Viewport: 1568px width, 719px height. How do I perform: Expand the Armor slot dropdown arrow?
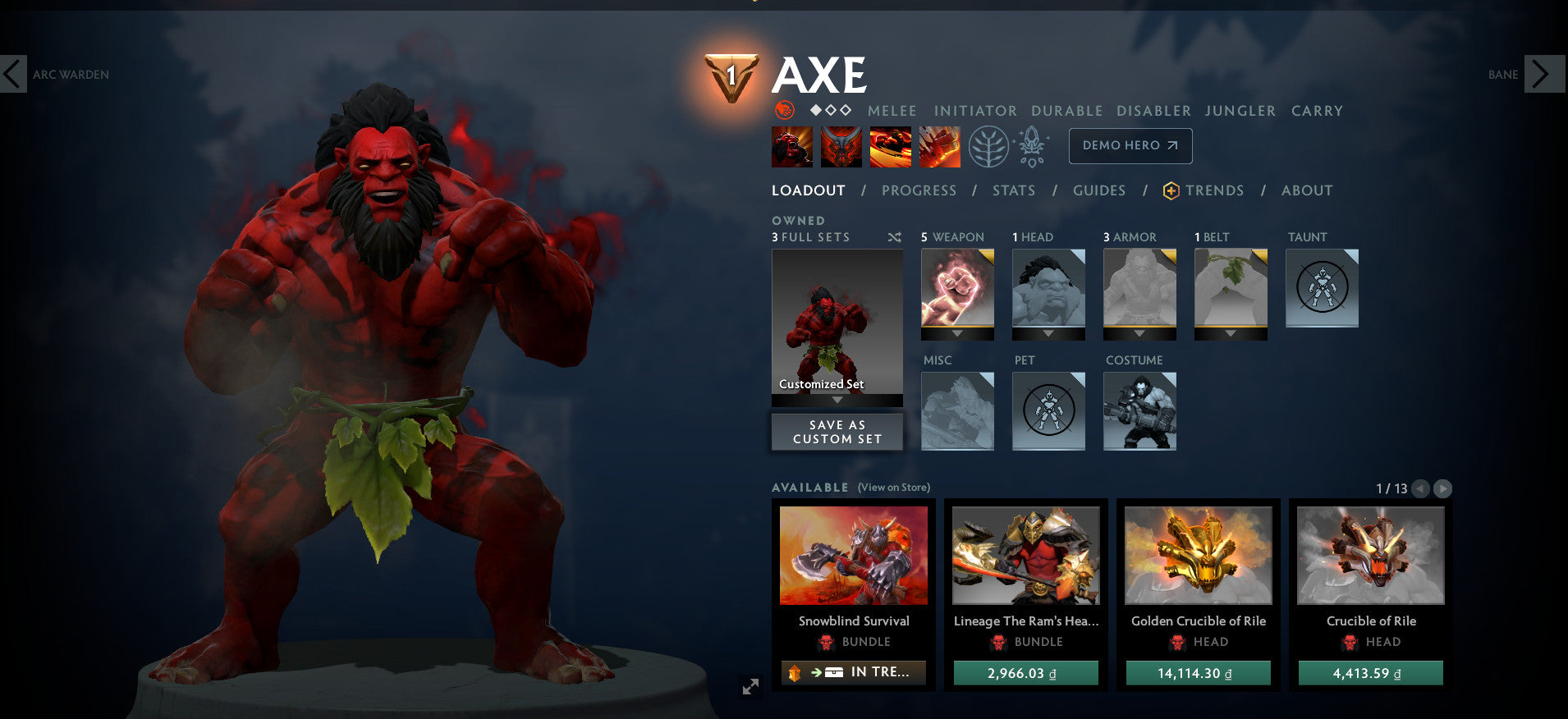[x=1139, y=335]
